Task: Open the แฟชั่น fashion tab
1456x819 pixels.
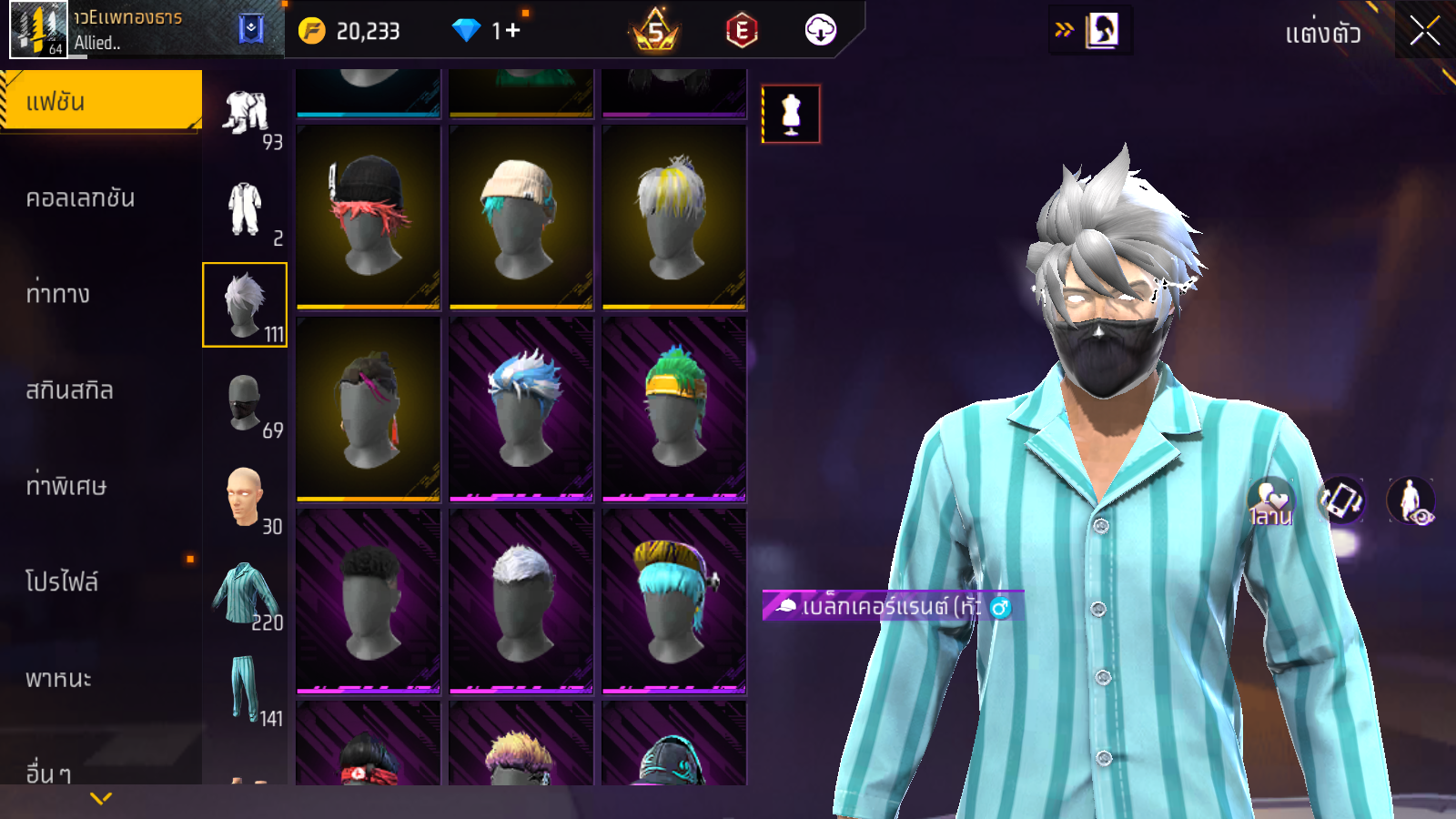Action: click(100, 101)
